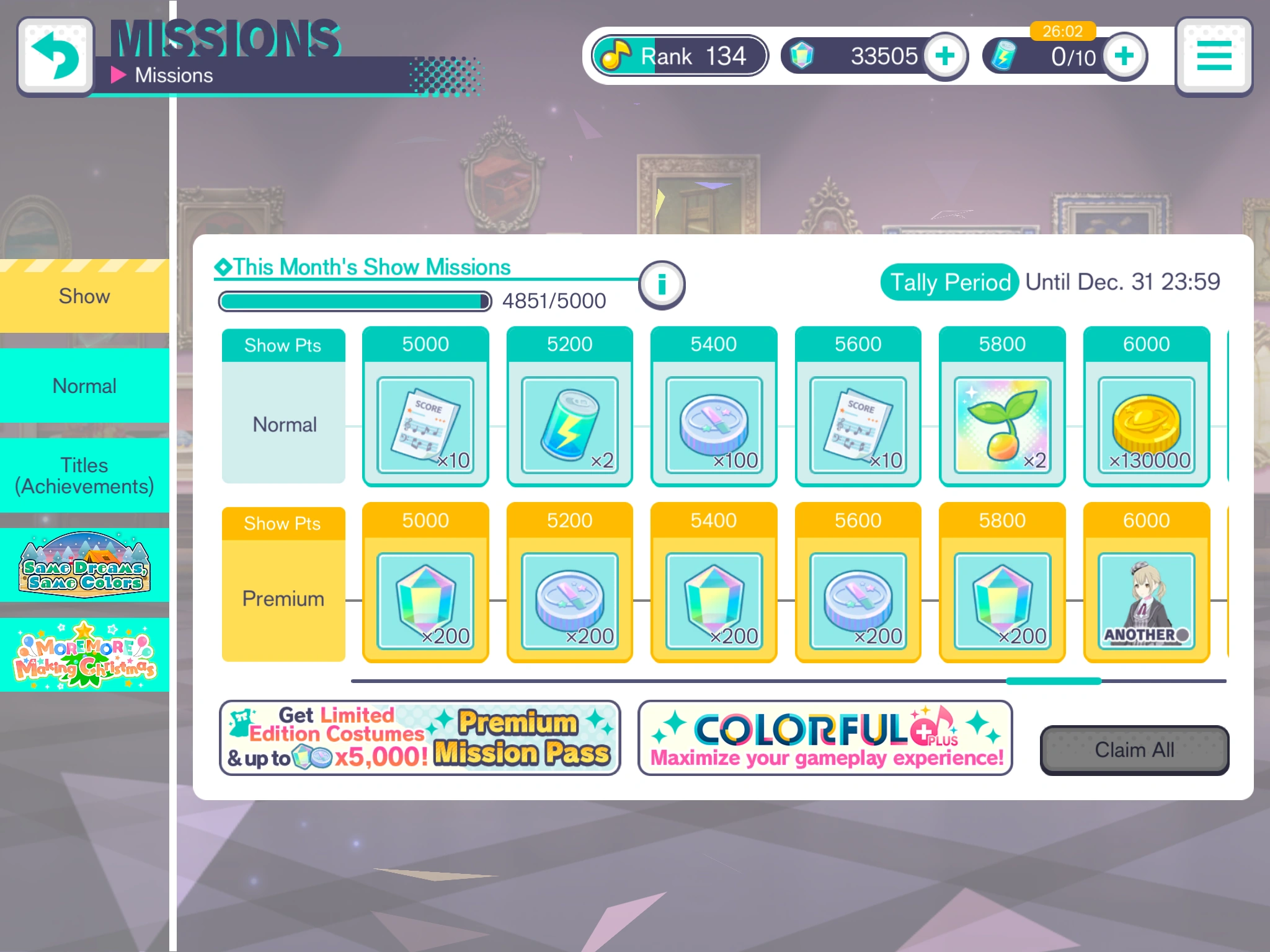
Task: Open the Colorful Plus promotion banner
Action: [825, 738]
